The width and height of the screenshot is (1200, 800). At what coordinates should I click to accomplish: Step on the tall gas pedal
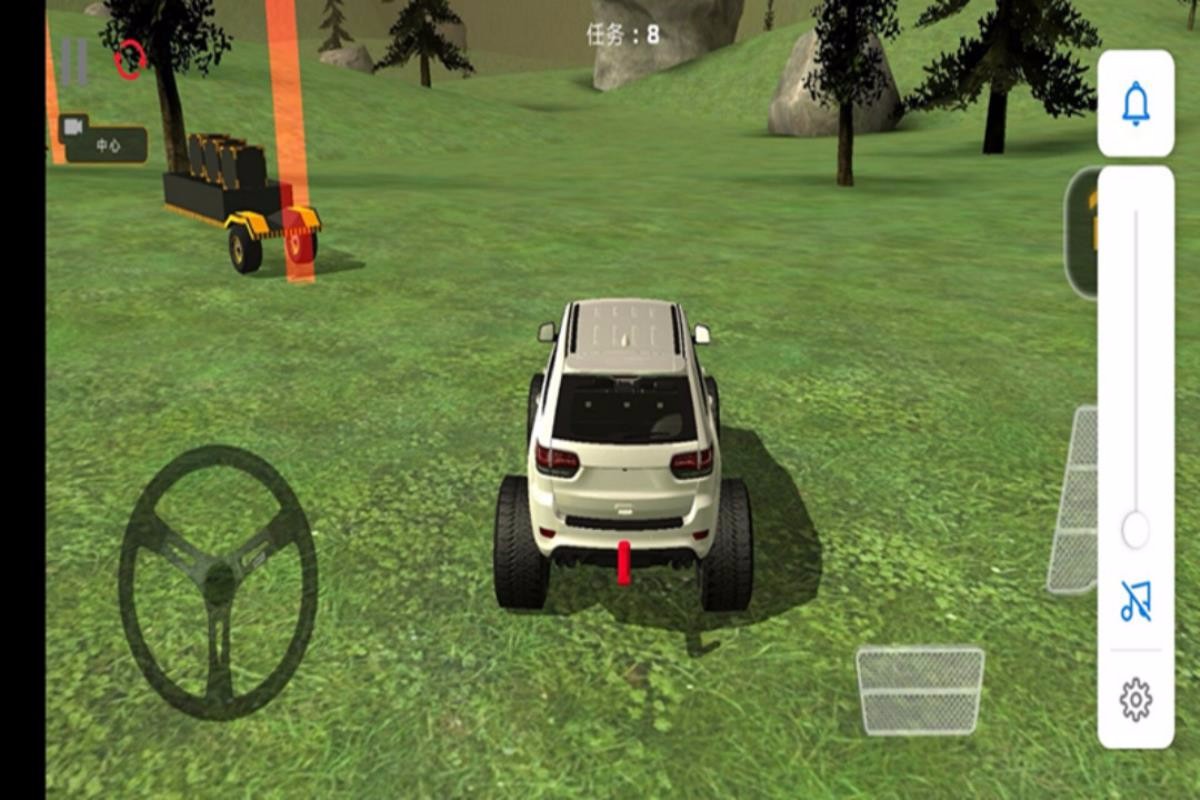(1074, 500)
